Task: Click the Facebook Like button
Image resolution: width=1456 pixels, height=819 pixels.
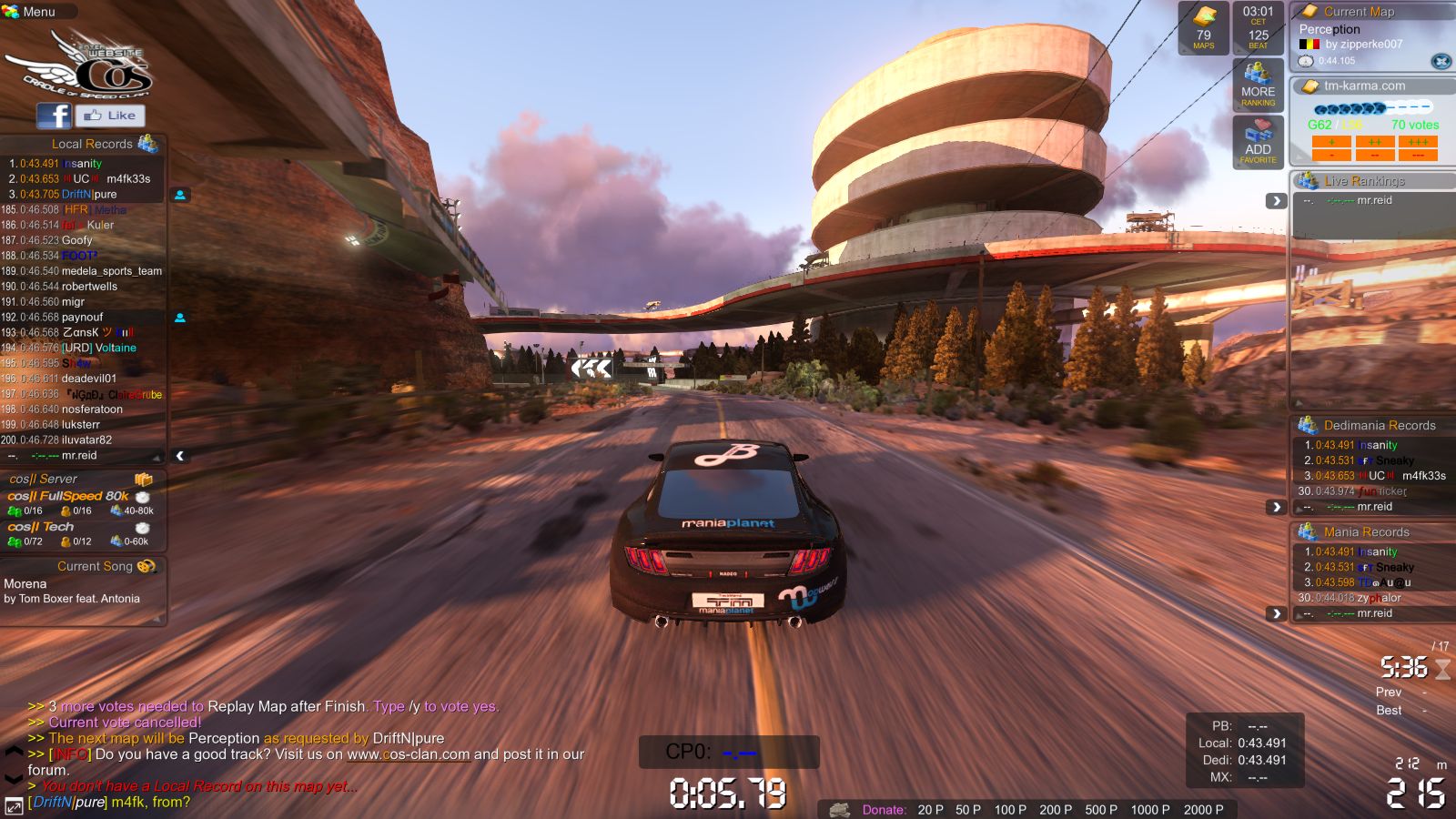Action: (111, 116)
